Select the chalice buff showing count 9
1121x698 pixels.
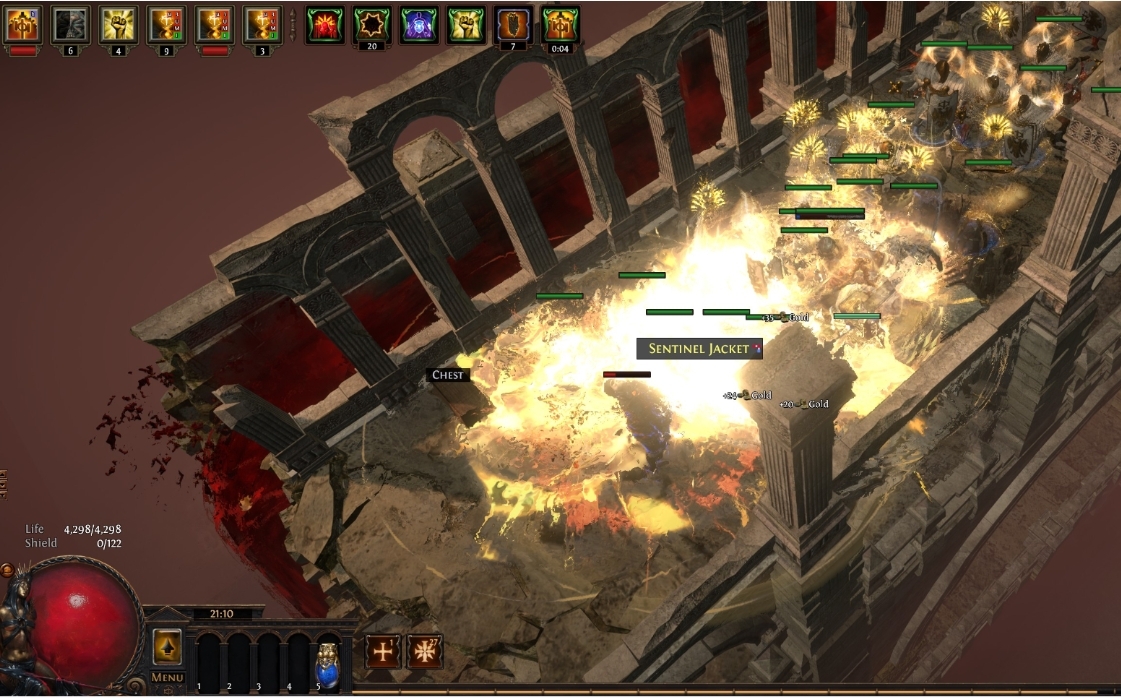[x=166, y=24]
